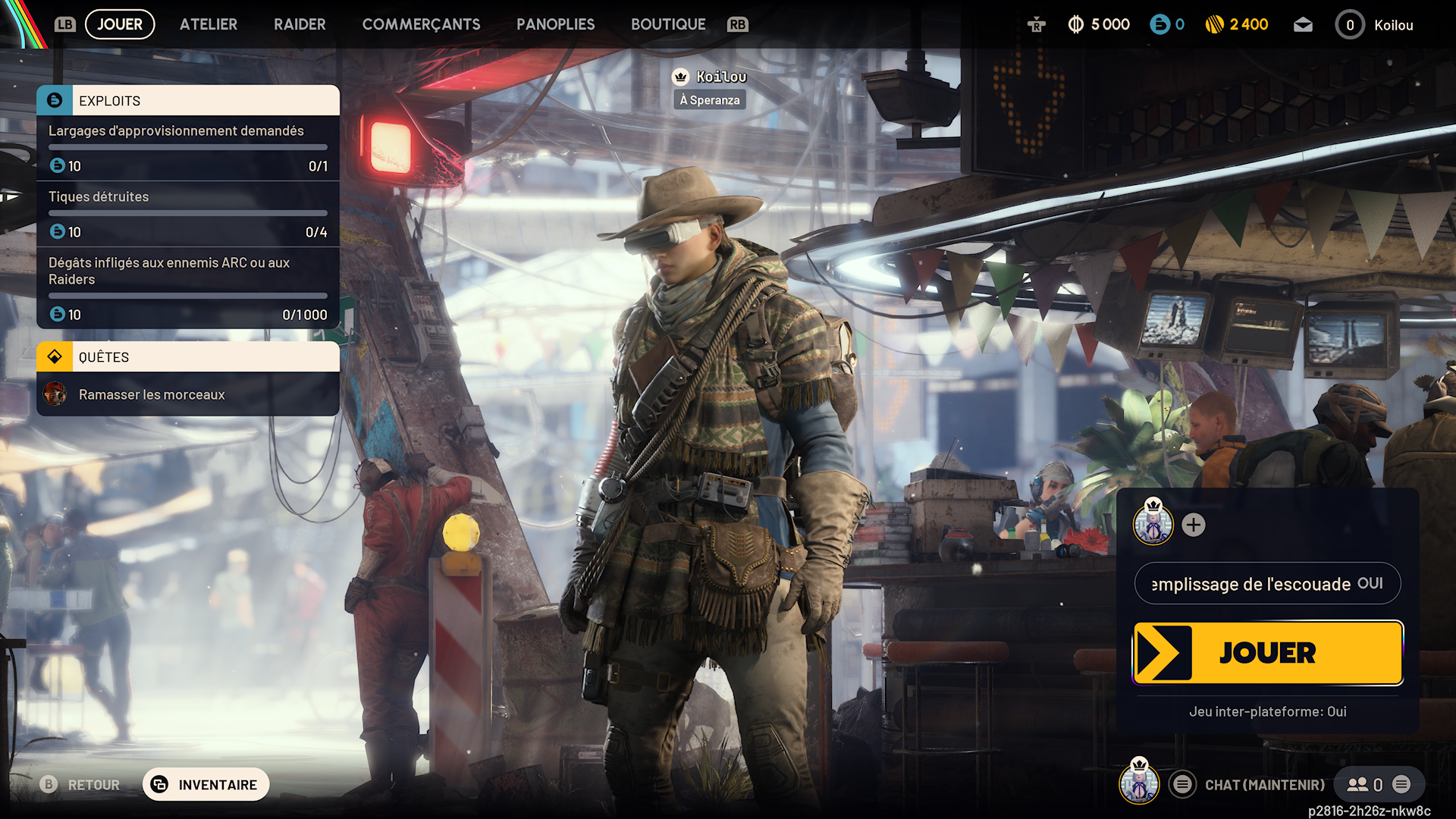This screenshot has height=819, width=1456.
Task: Go to the COMMERÇANTS tab
Action: point(421,24)
